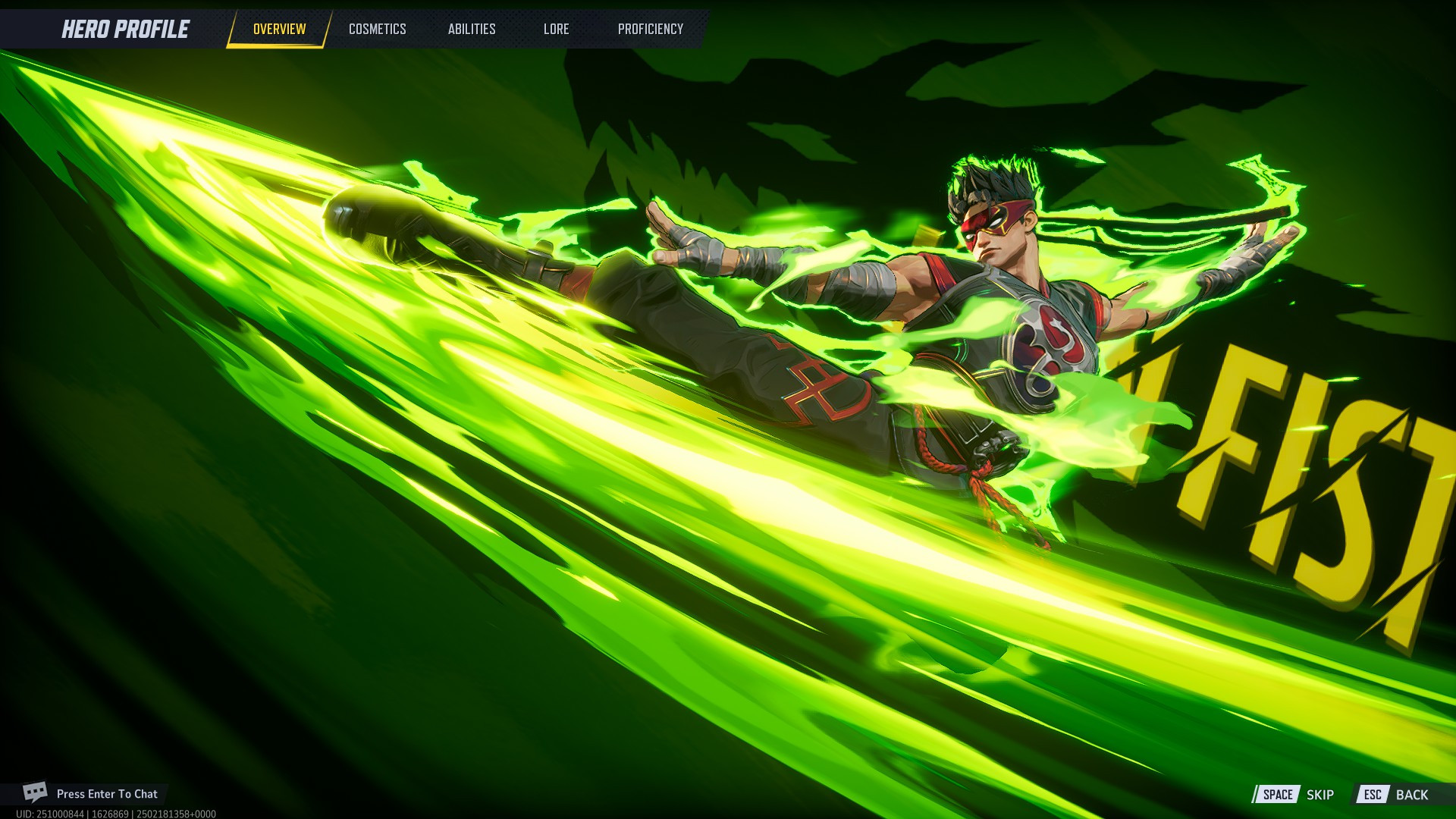The image size is (1456, 819).
Task: Click the HERO PROFILE title text
Action: [x=125, y=29]
